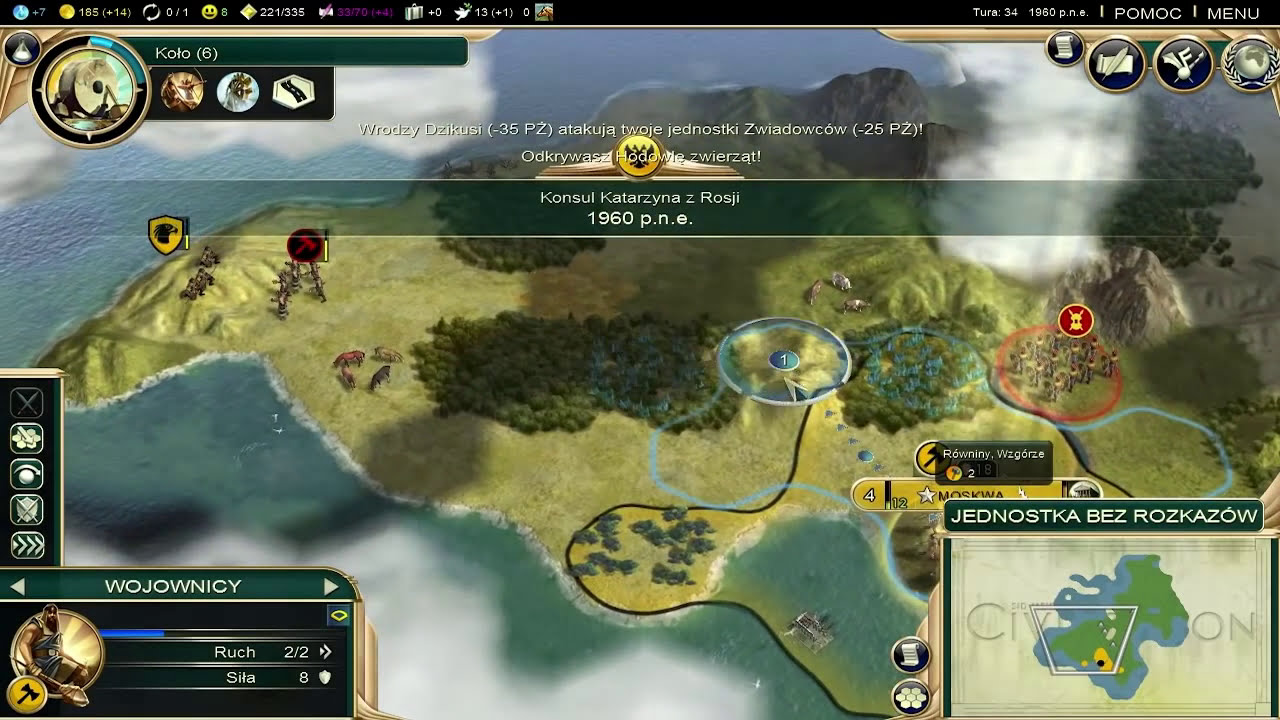Click on the minimap
This screenshot has height=720, width=1280.
click(x=1108, y=627)
